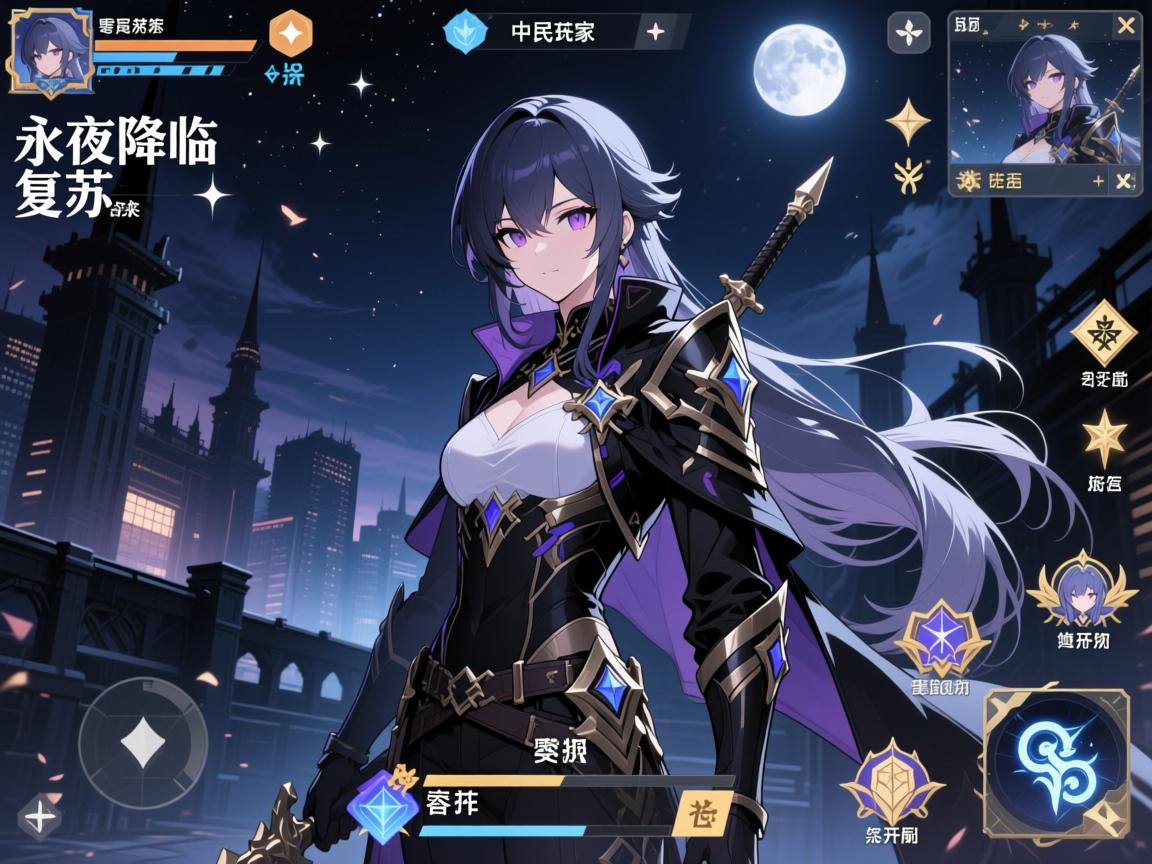
Task: Activate the purple star crest skill
Action: pyautogui.click(x=940, y=639)
